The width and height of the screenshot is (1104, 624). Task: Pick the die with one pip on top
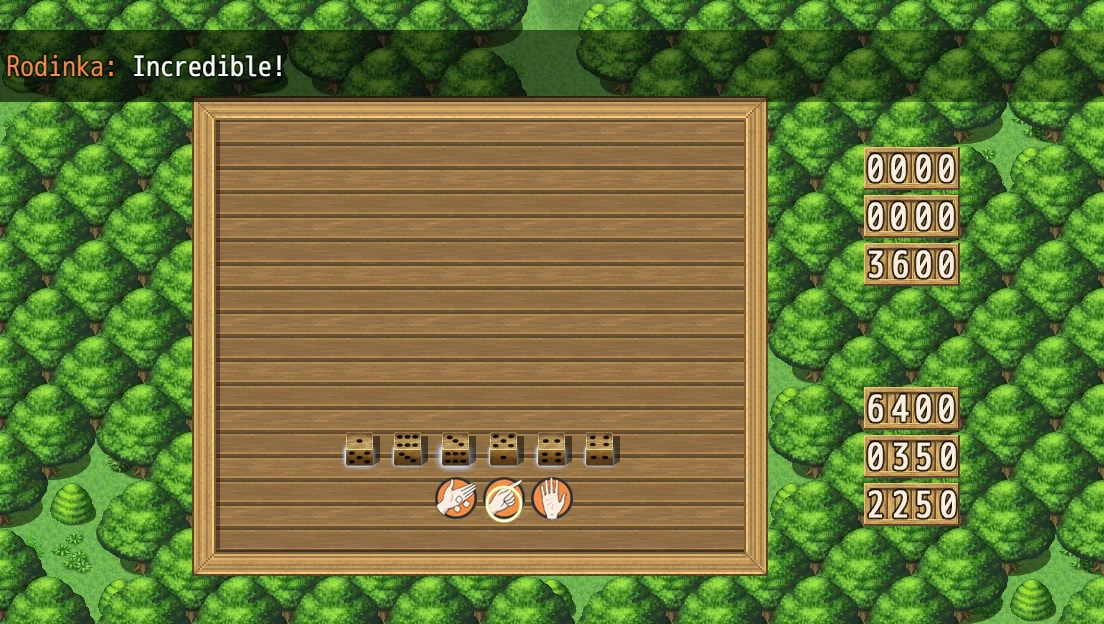[359, 449]
